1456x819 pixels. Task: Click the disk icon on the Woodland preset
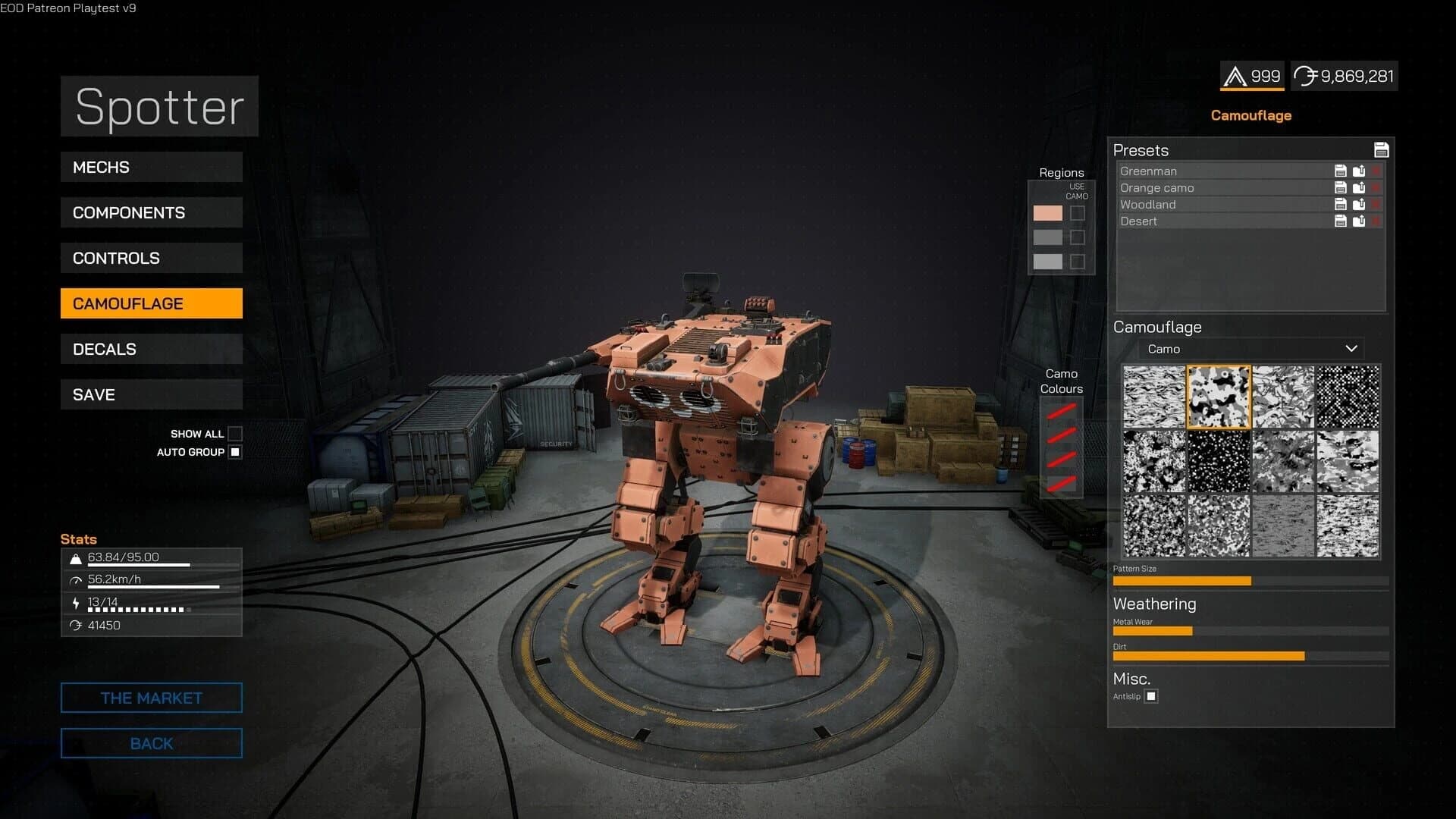1340,204
